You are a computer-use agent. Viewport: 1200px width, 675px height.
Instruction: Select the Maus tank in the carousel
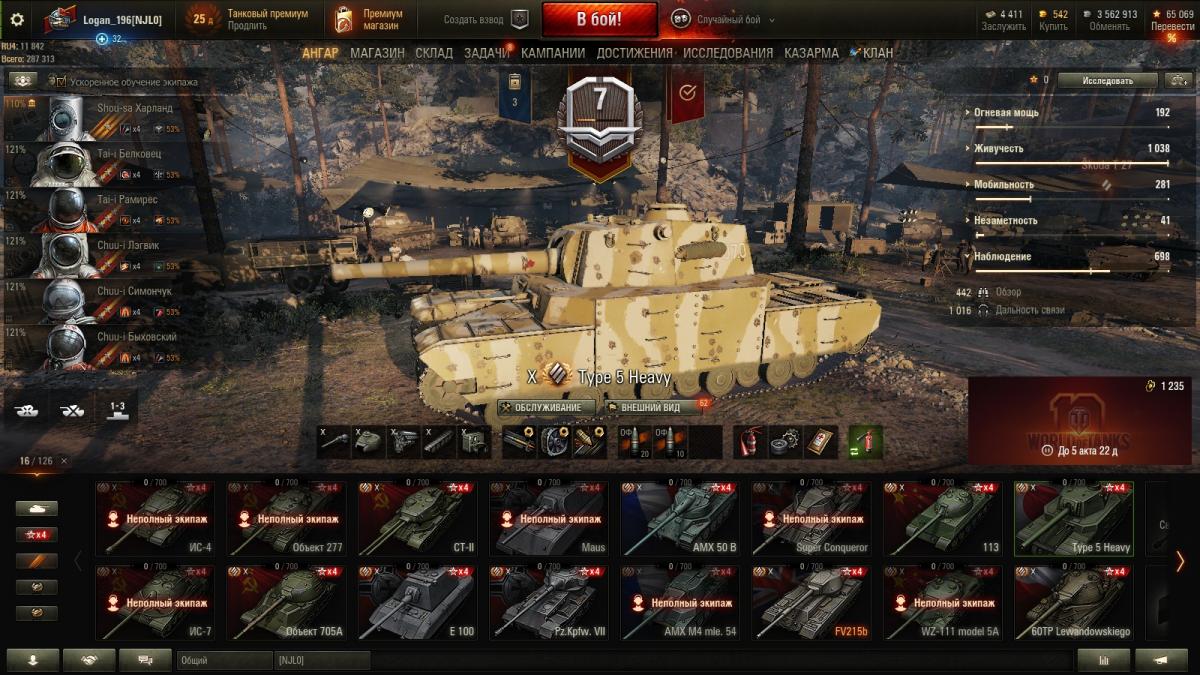pyautogui.click(x=548, y=519)
